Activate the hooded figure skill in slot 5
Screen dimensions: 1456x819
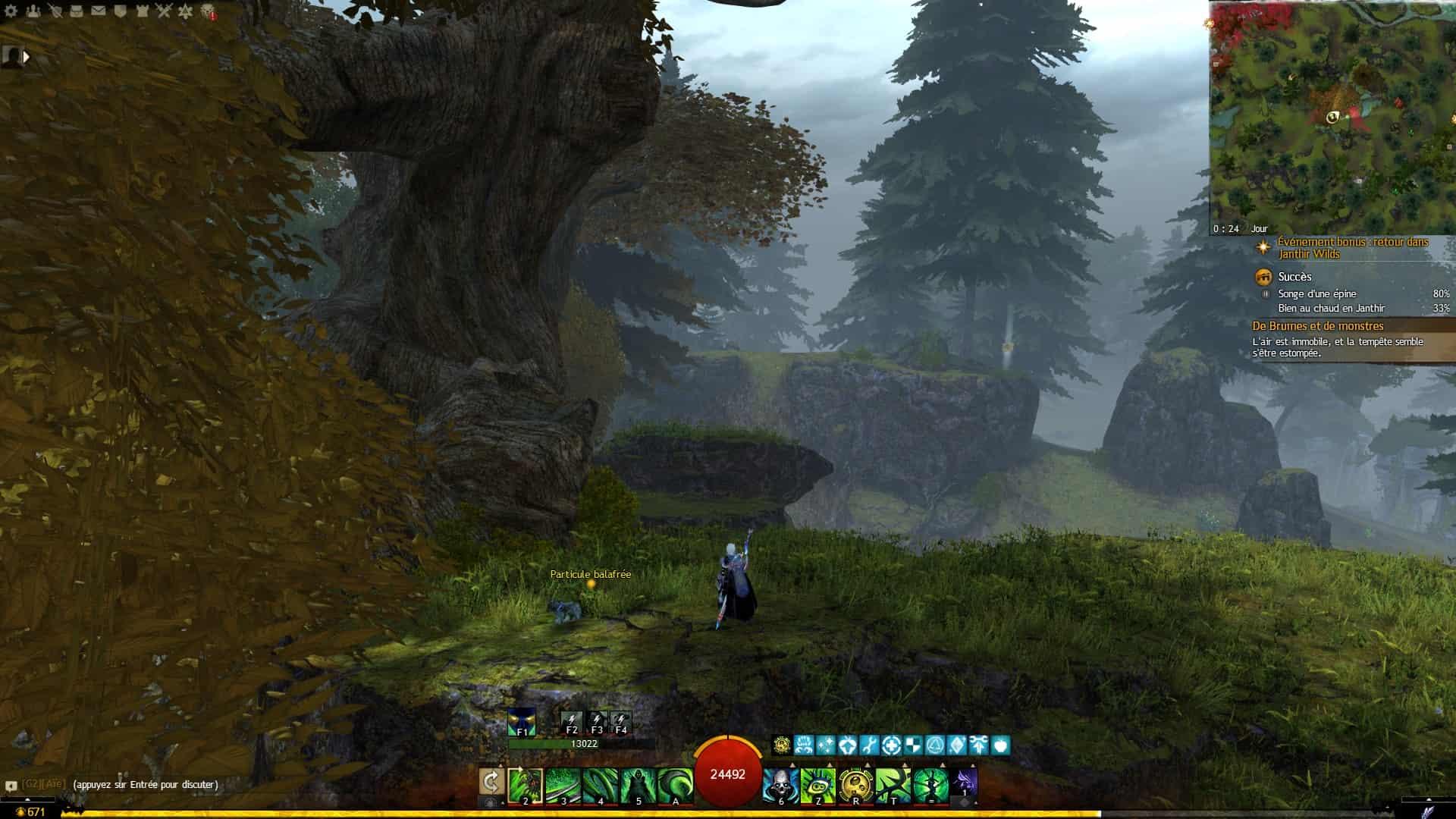638,785
